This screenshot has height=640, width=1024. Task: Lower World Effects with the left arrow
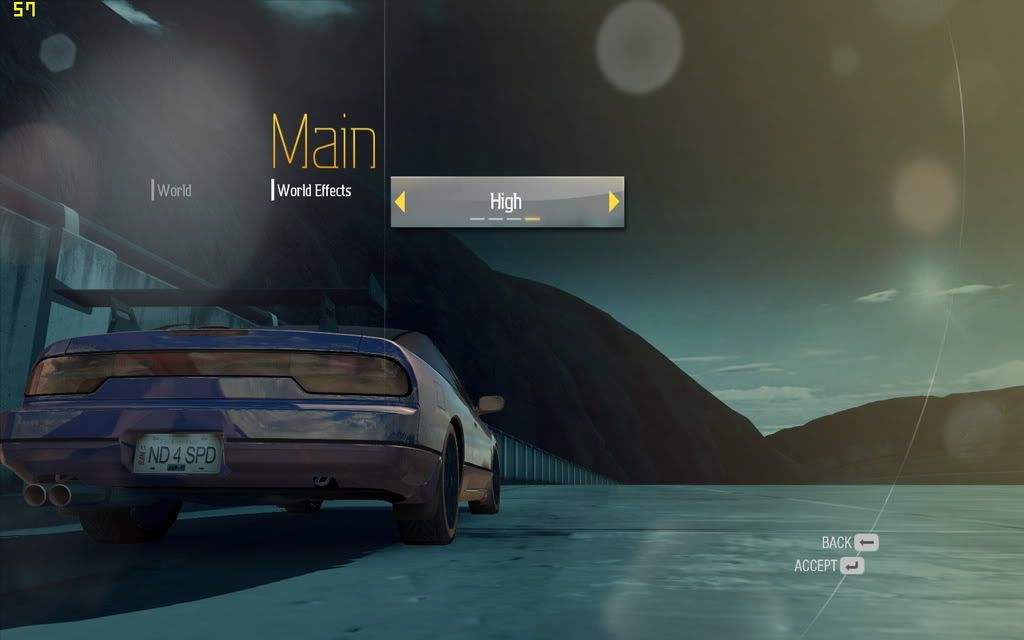[400, 202]
